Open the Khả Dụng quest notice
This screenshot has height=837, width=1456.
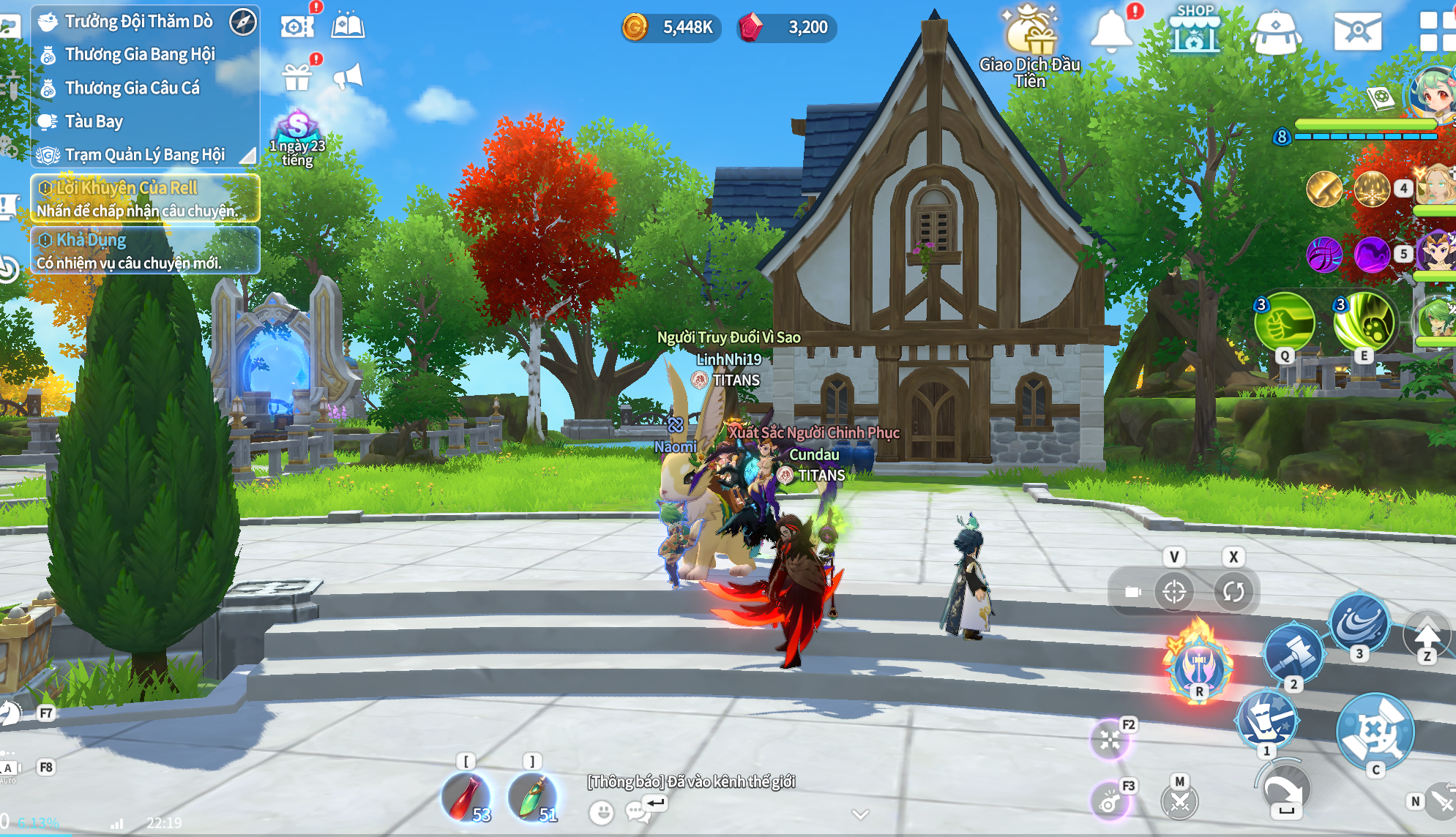tap(145, 250)
